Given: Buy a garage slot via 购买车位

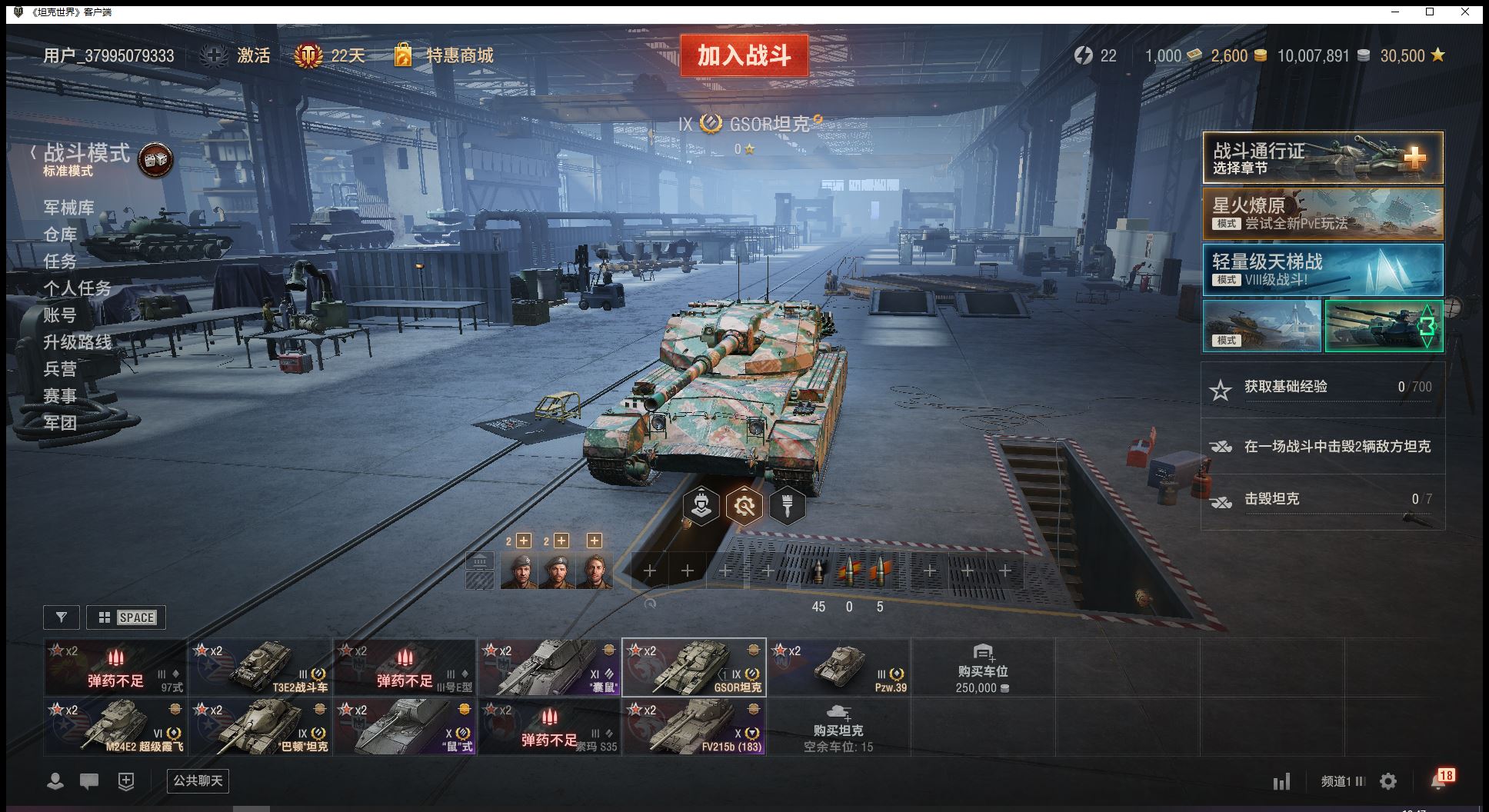Looking at the screenshot, I should 982,669.
